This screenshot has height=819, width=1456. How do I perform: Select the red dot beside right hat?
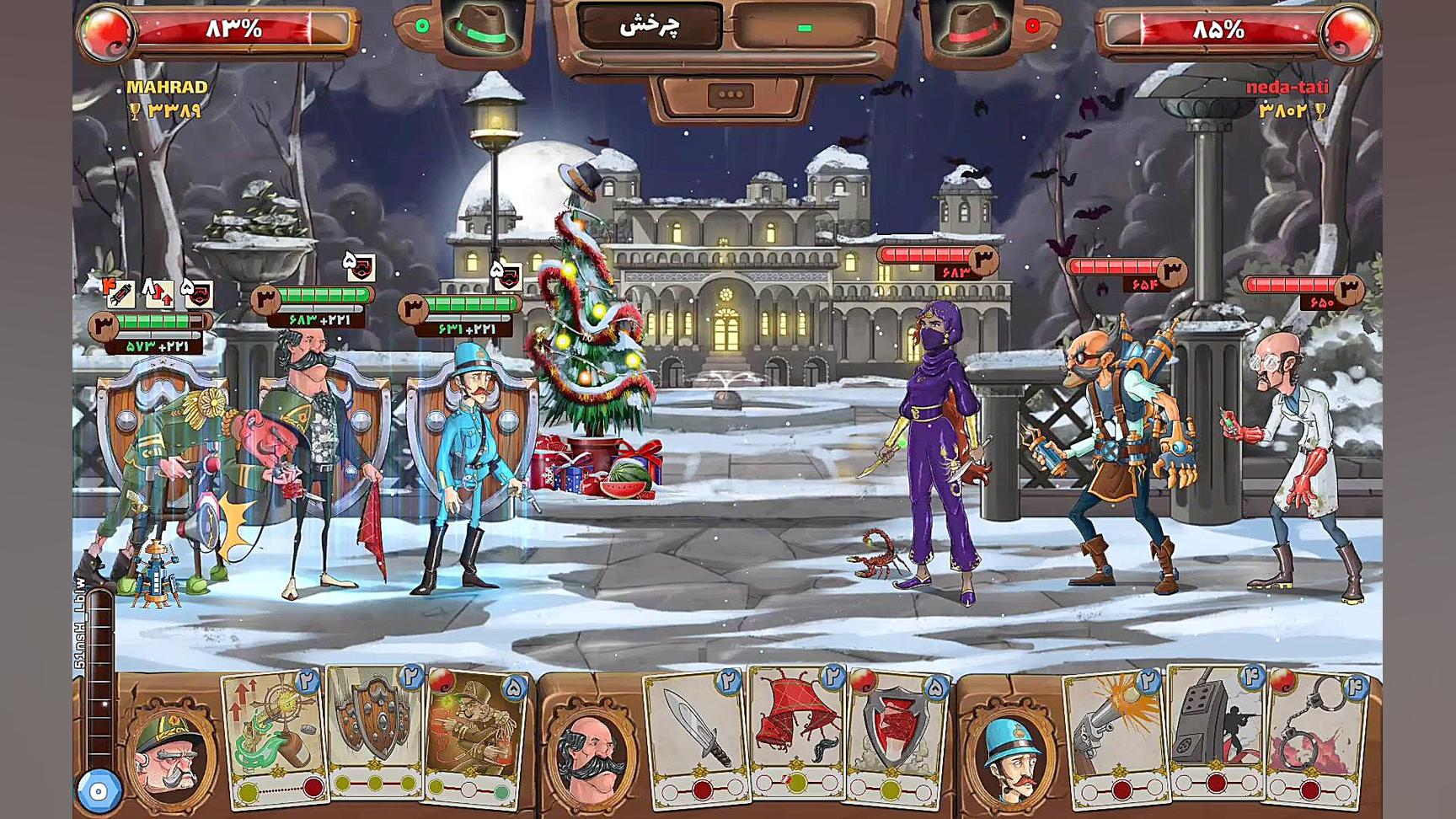pos(1032,26)
